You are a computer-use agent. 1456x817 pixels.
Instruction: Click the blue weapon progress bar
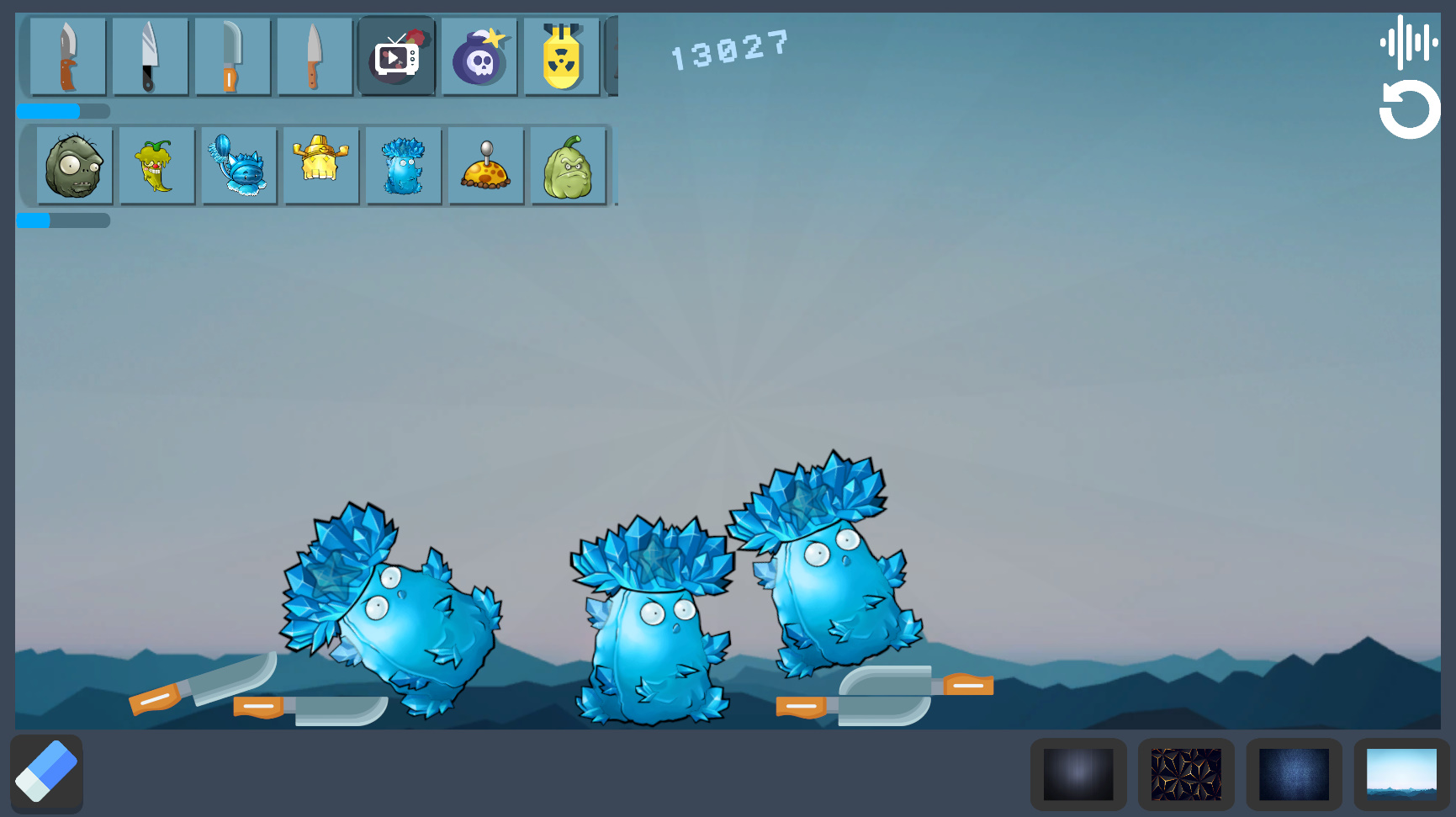coord(48,111)
